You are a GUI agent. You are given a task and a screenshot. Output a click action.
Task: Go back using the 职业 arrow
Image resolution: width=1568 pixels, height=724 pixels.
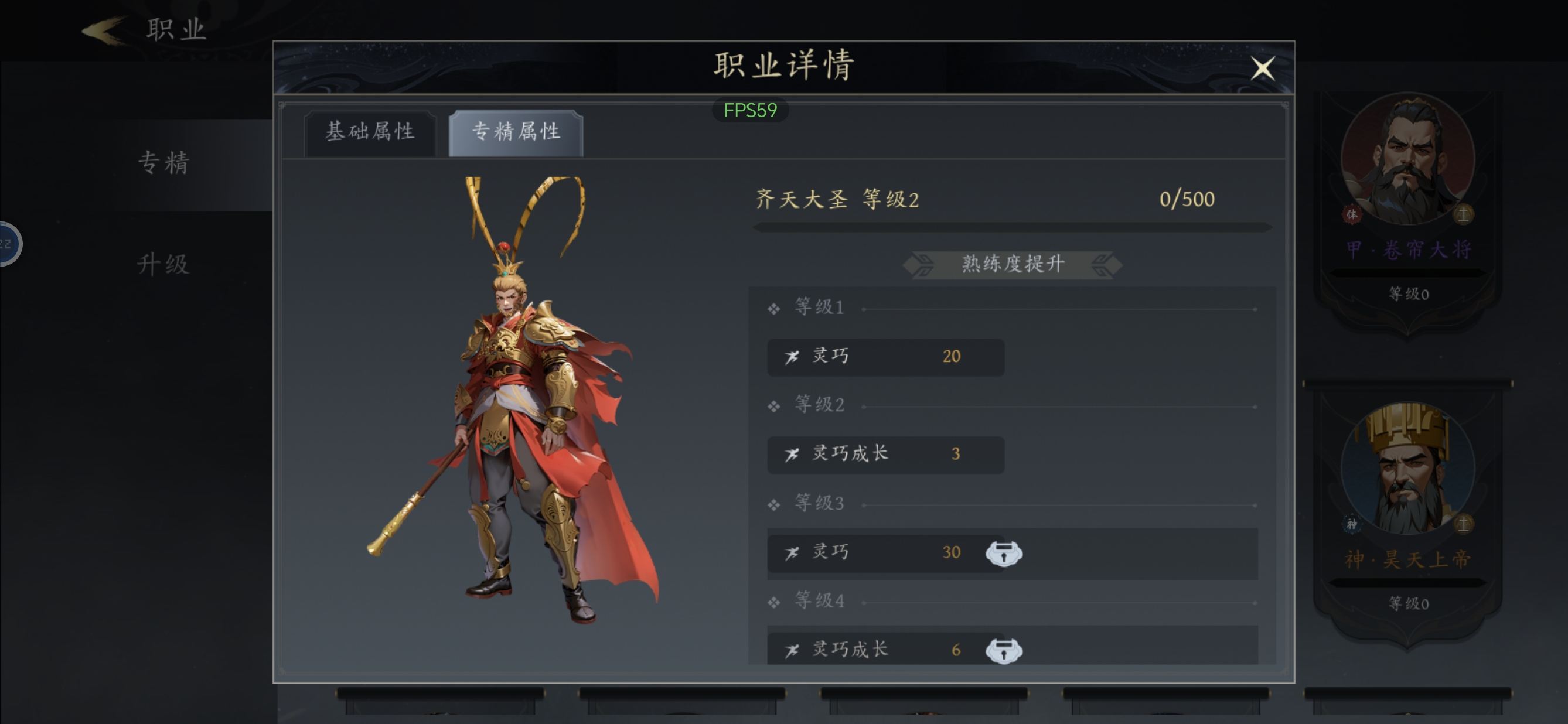point(105,30)
